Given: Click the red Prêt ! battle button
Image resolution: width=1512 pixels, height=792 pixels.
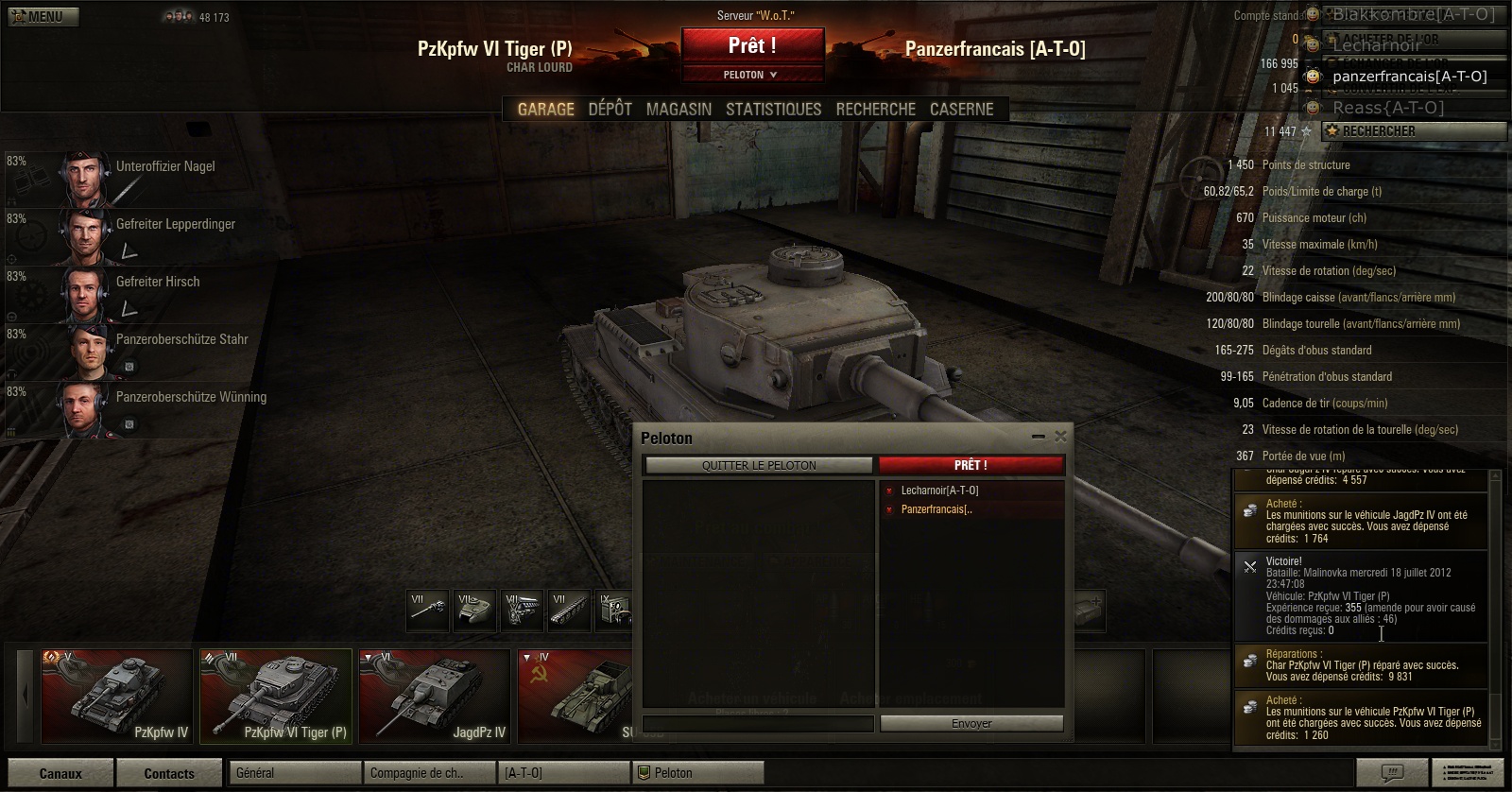Looking at the screenshot, I should tap(752, 45).
